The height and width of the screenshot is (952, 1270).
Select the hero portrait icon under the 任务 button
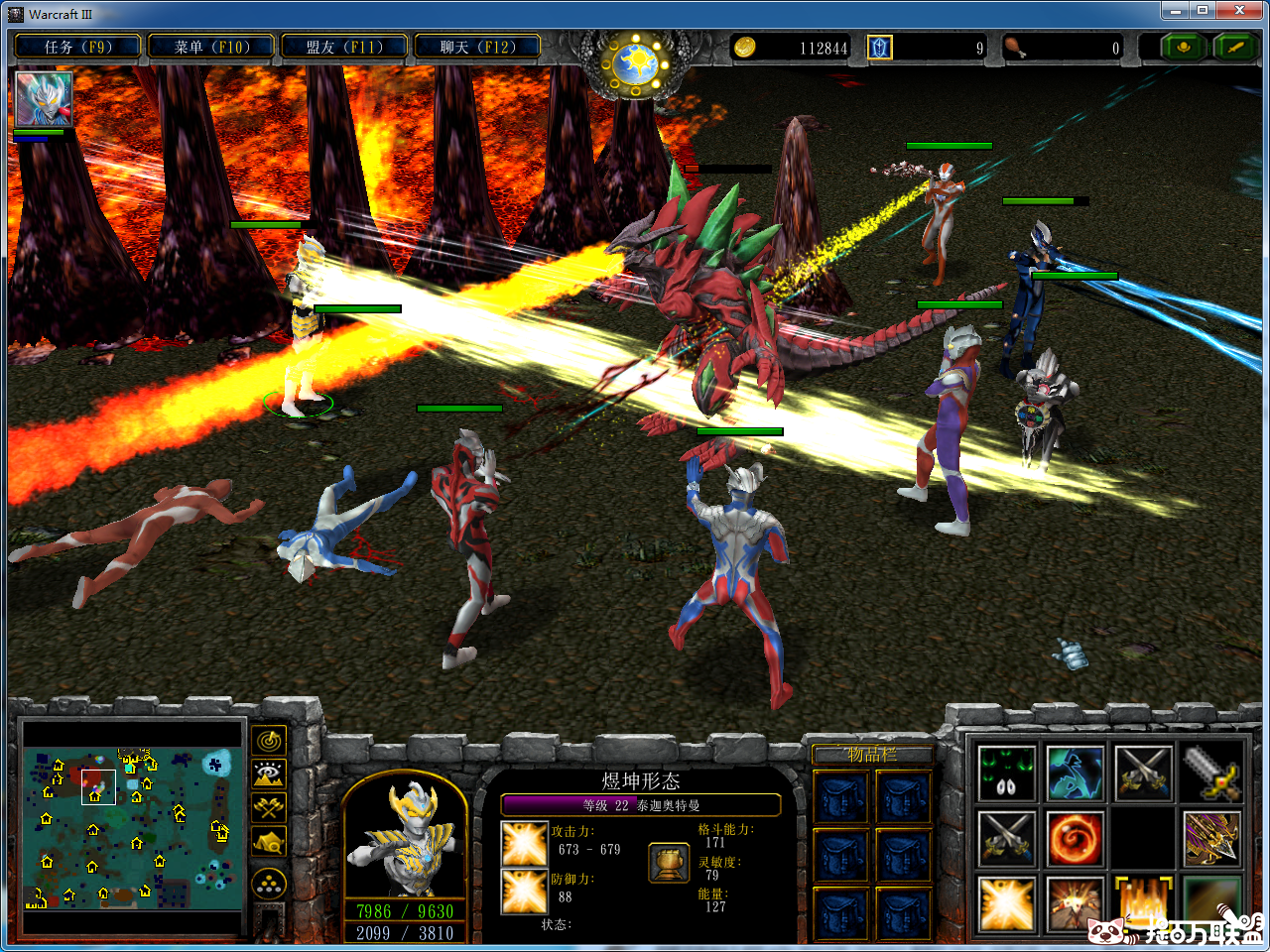[44, 99]
